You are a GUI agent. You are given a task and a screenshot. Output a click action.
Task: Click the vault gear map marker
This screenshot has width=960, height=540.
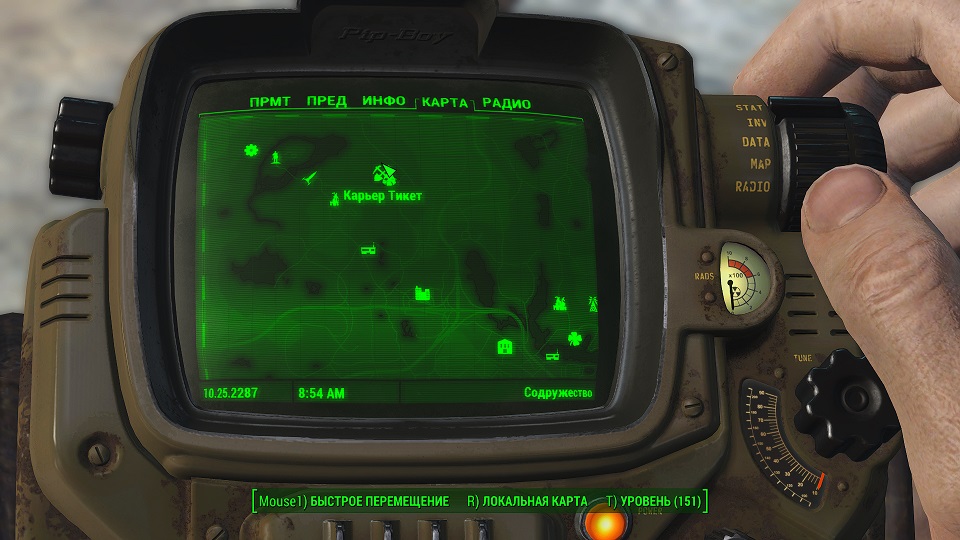point(251,152)
